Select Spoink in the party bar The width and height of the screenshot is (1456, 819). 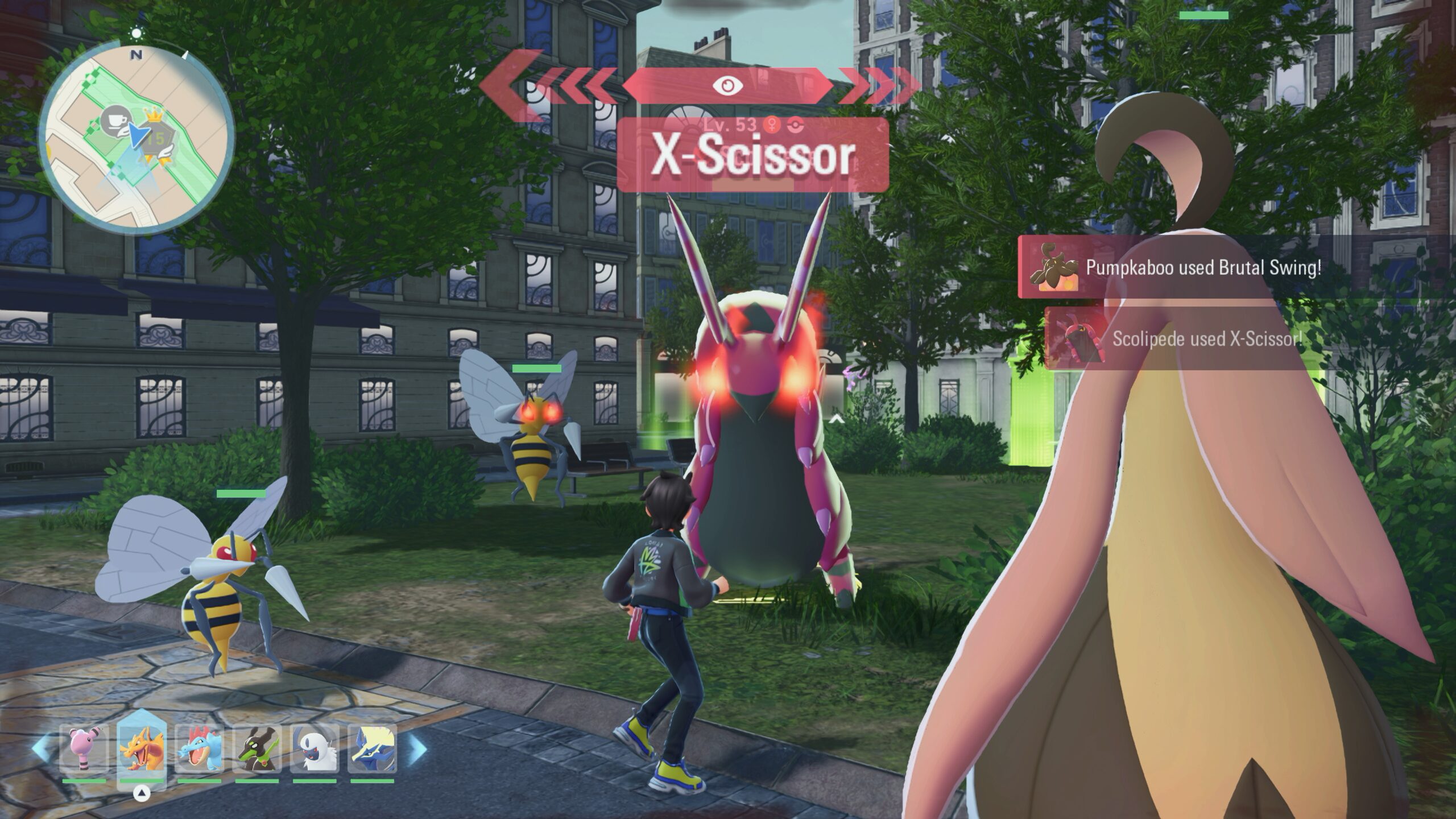tap(84, 749)
